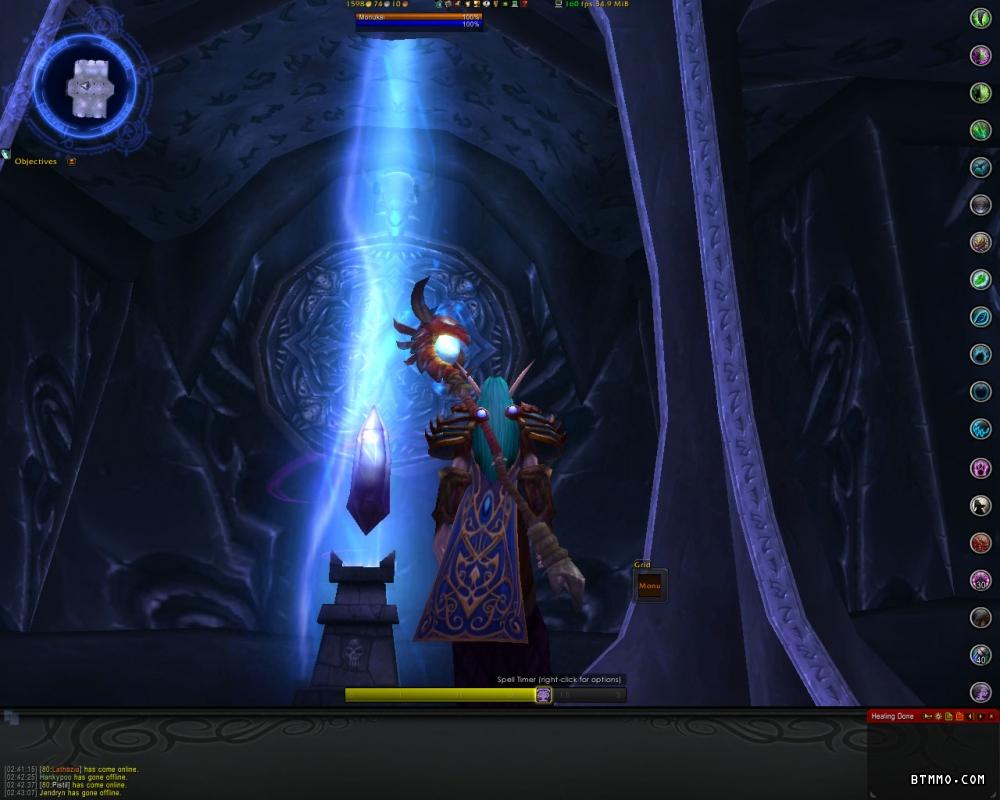Close the Healing Done meter window

point(991,716)
